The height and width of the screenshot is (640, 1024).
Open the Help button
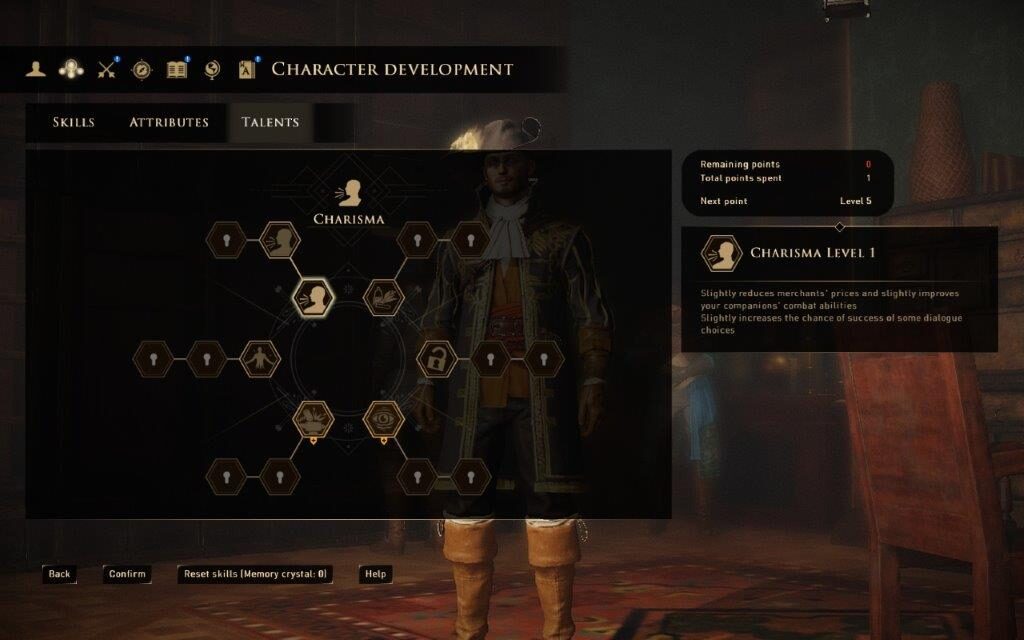click(x=375, y=574)
